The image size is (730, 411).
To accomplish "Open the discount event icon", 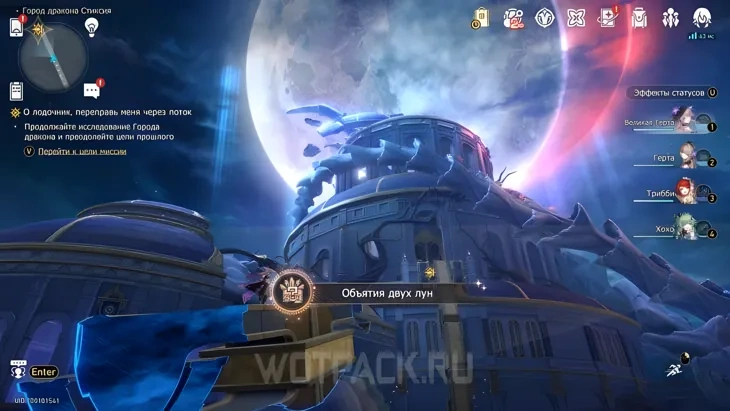I will click(513, 17).
